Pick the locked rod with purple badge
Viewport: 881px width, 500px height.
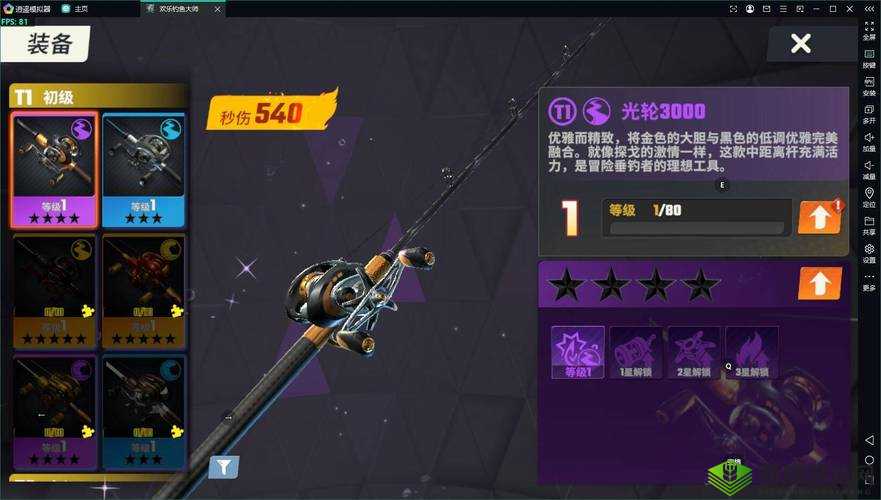pos(55,410)
